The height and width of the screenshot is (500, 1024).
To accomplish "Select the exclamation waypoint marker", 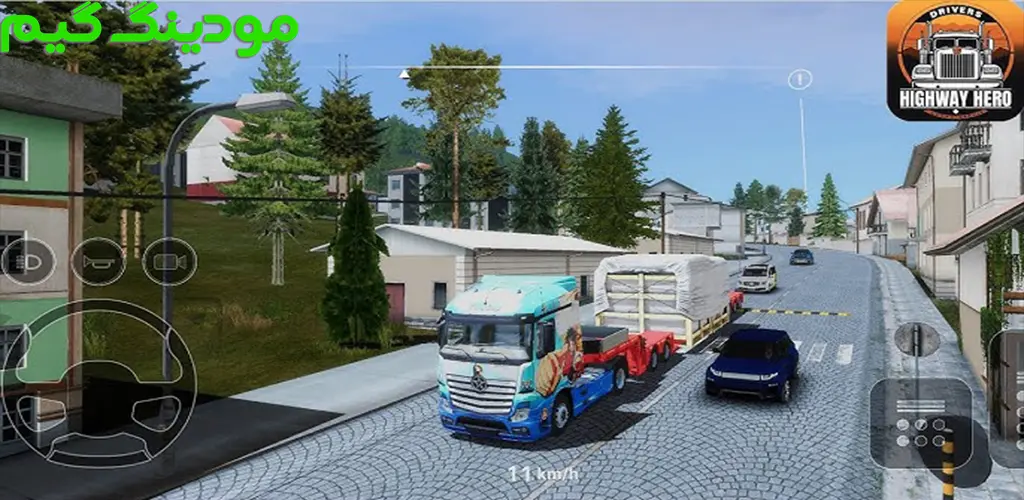I will click(x=799, y=80).
